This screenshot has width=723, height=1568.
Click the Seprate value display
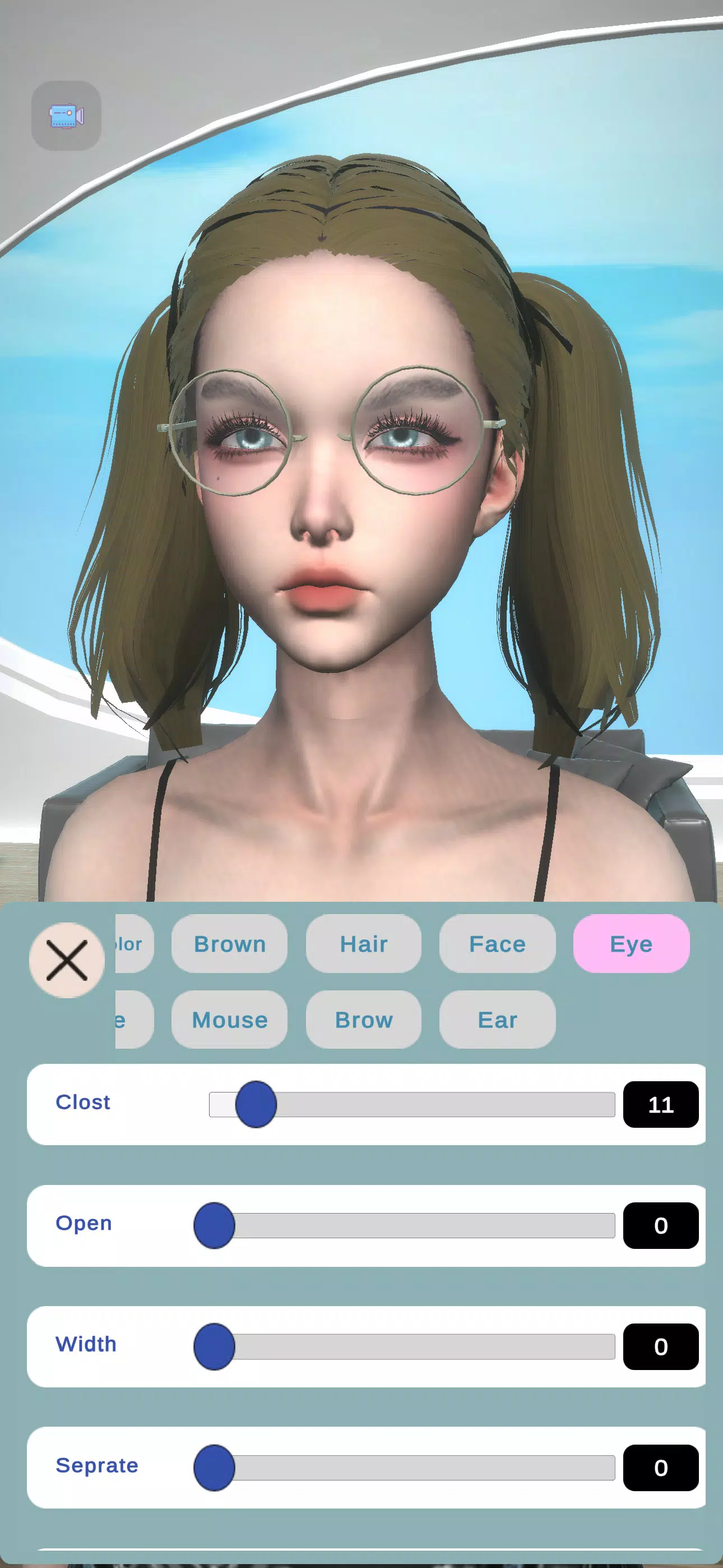tap(661, 1468)
